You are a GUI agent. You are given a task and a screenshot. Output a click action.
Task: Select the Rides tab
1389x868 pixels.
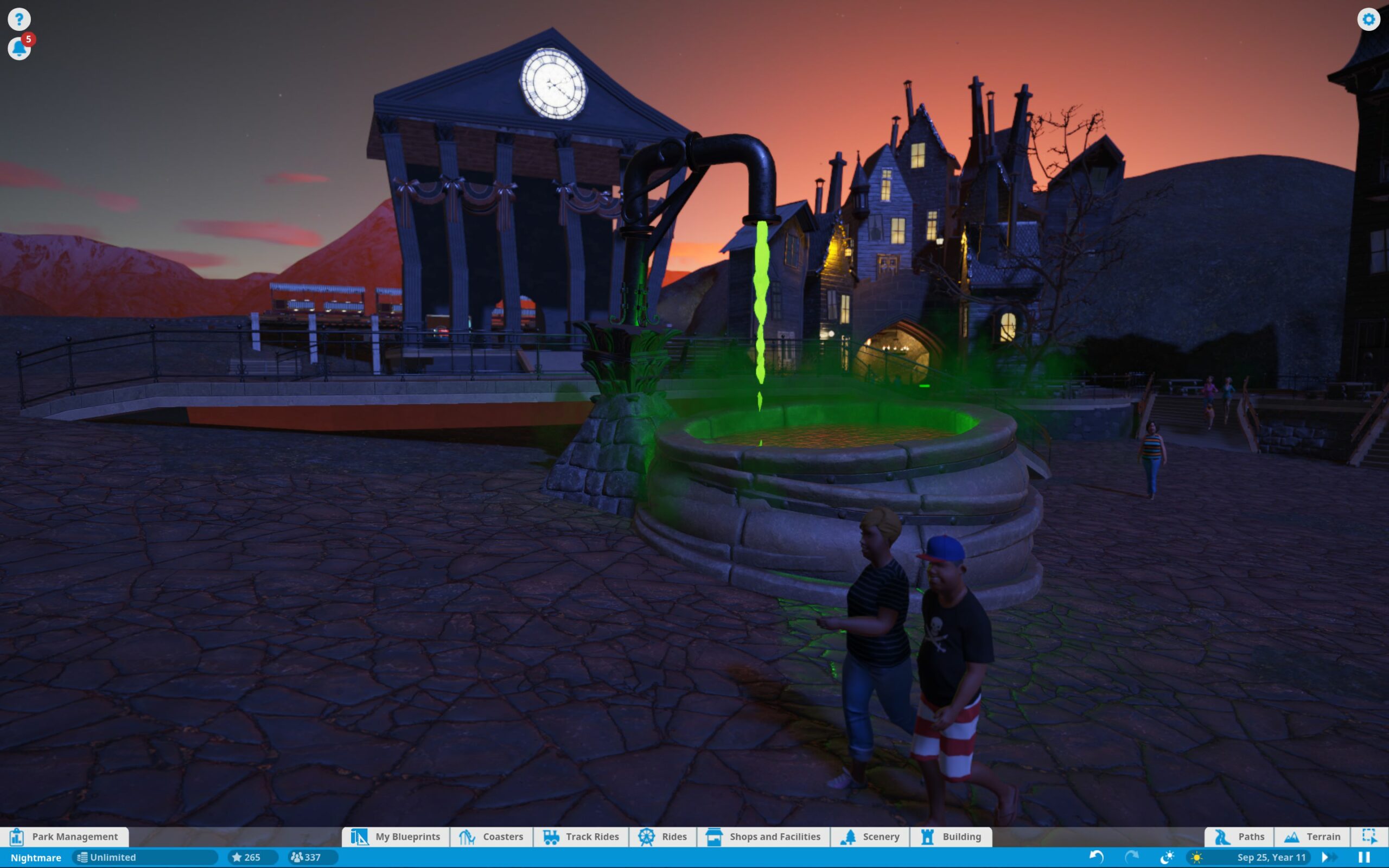662,837
